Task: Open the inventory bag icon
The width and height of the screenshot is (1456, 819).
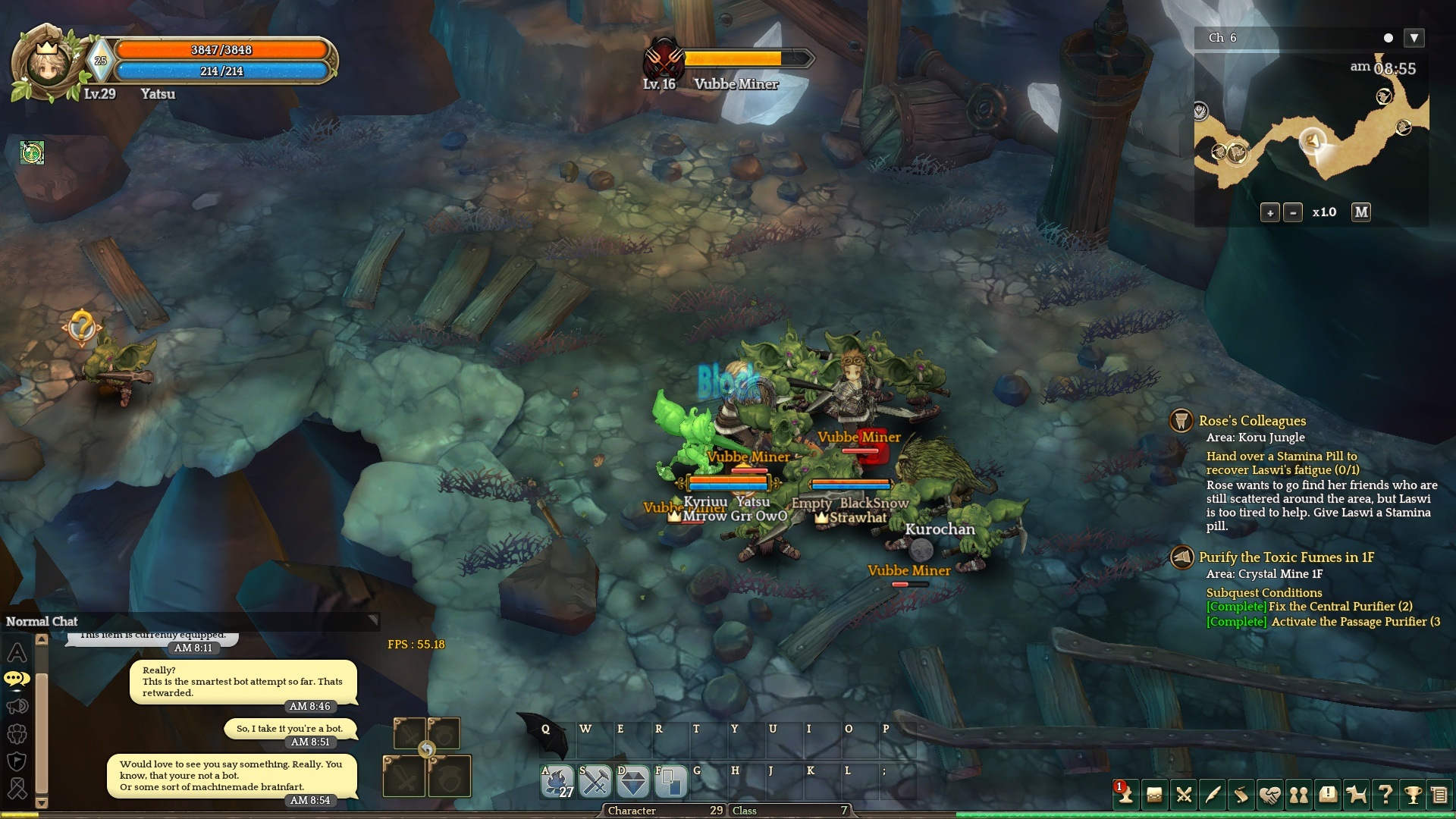Action: point(1154,794)
